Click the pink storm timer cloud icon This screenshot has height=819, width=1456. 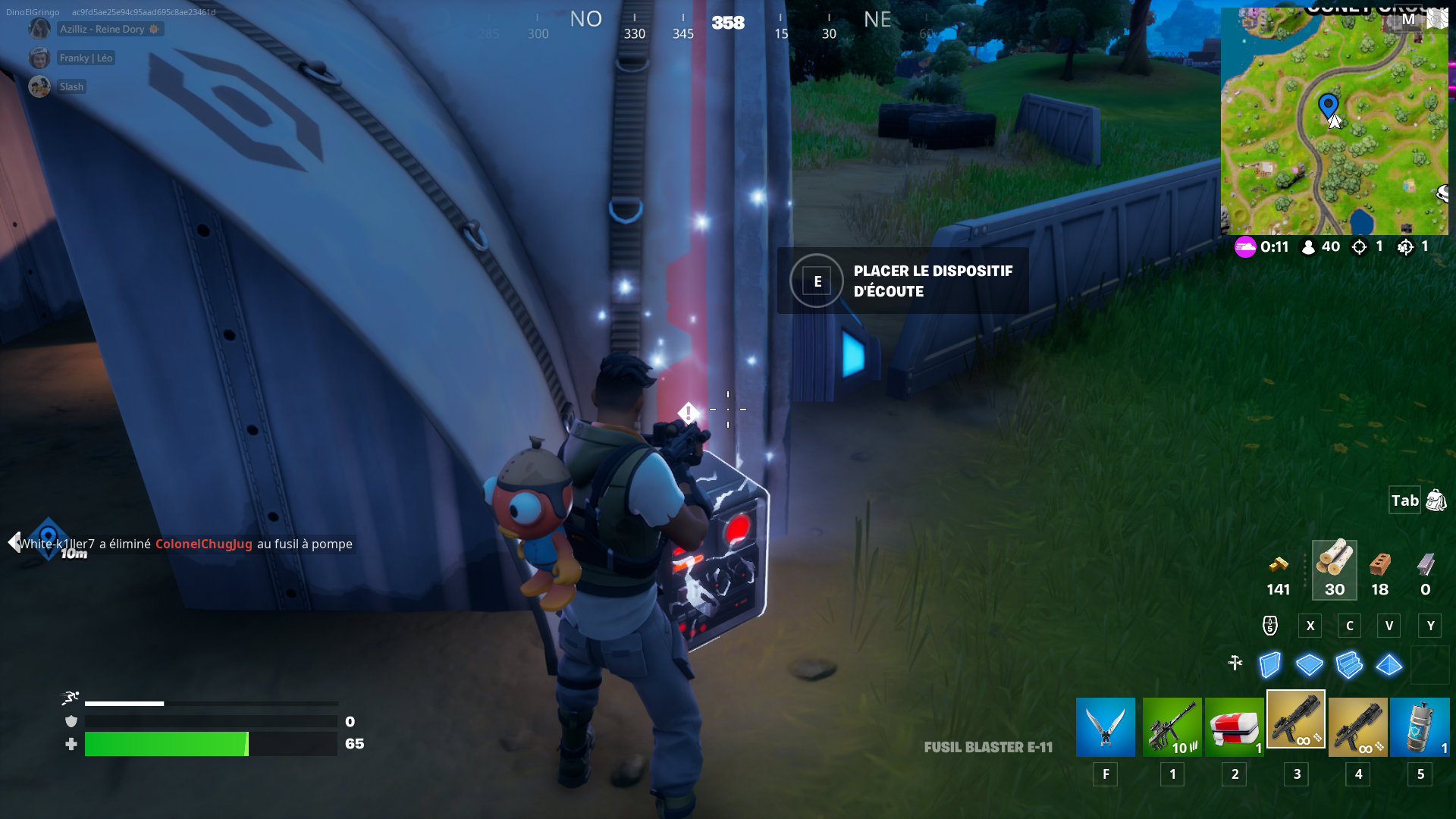[x=1244, y=246]
